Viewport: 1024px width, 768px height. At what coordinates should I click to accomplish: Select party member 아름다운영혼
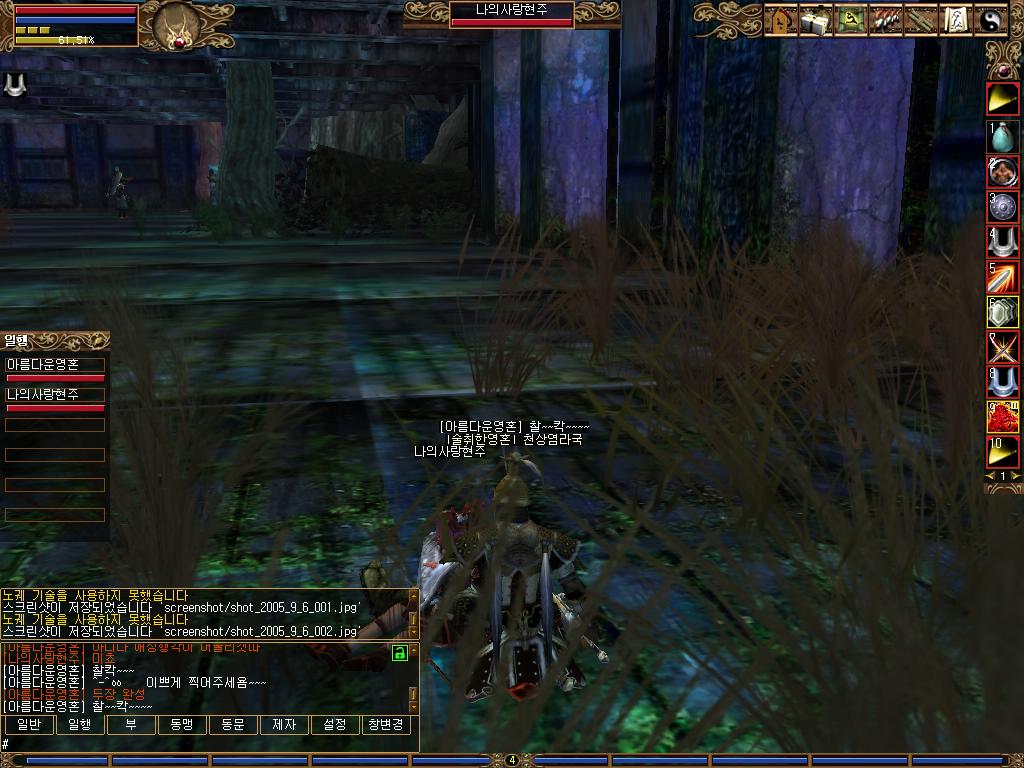coord(55,366)
